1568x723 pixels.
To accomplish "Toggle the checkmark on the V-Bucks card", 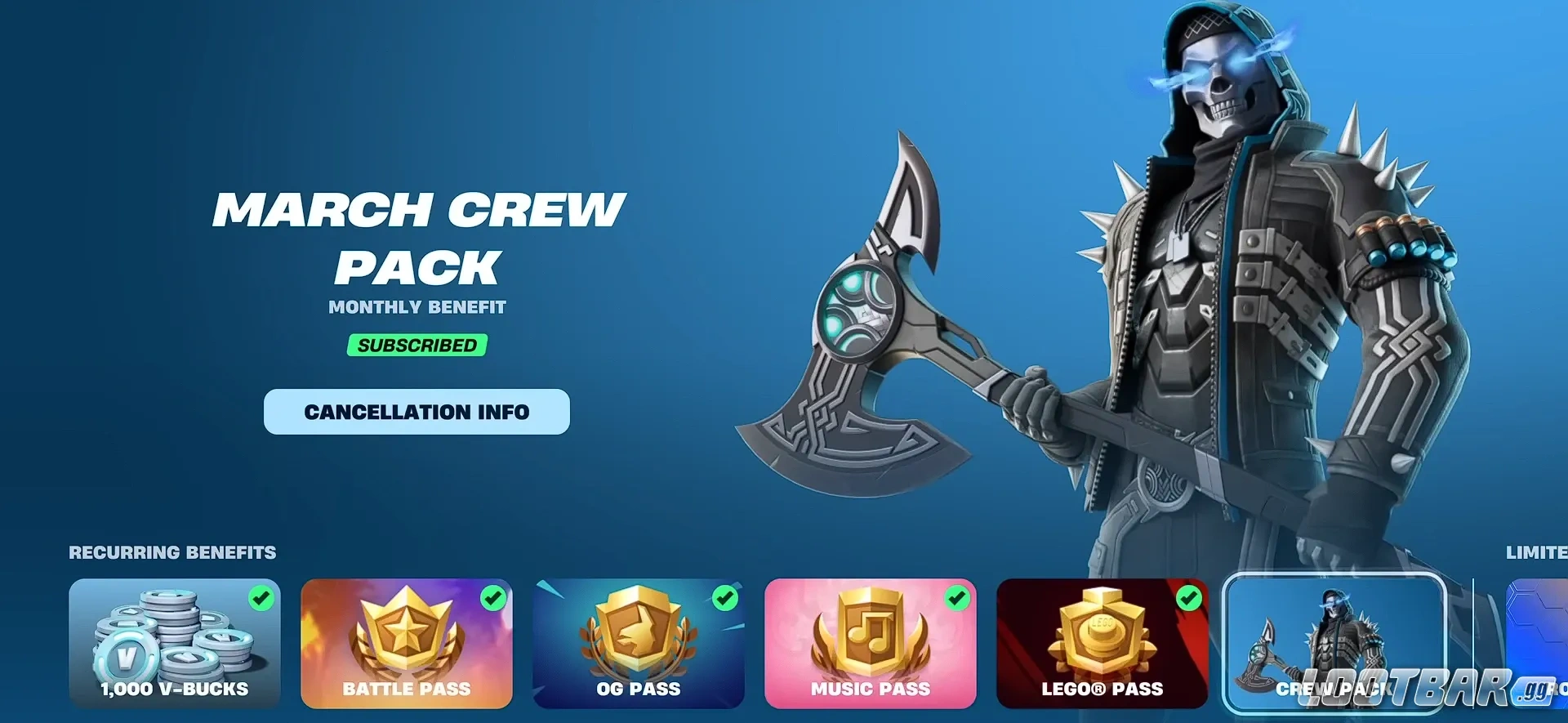I will coord(260,599).
